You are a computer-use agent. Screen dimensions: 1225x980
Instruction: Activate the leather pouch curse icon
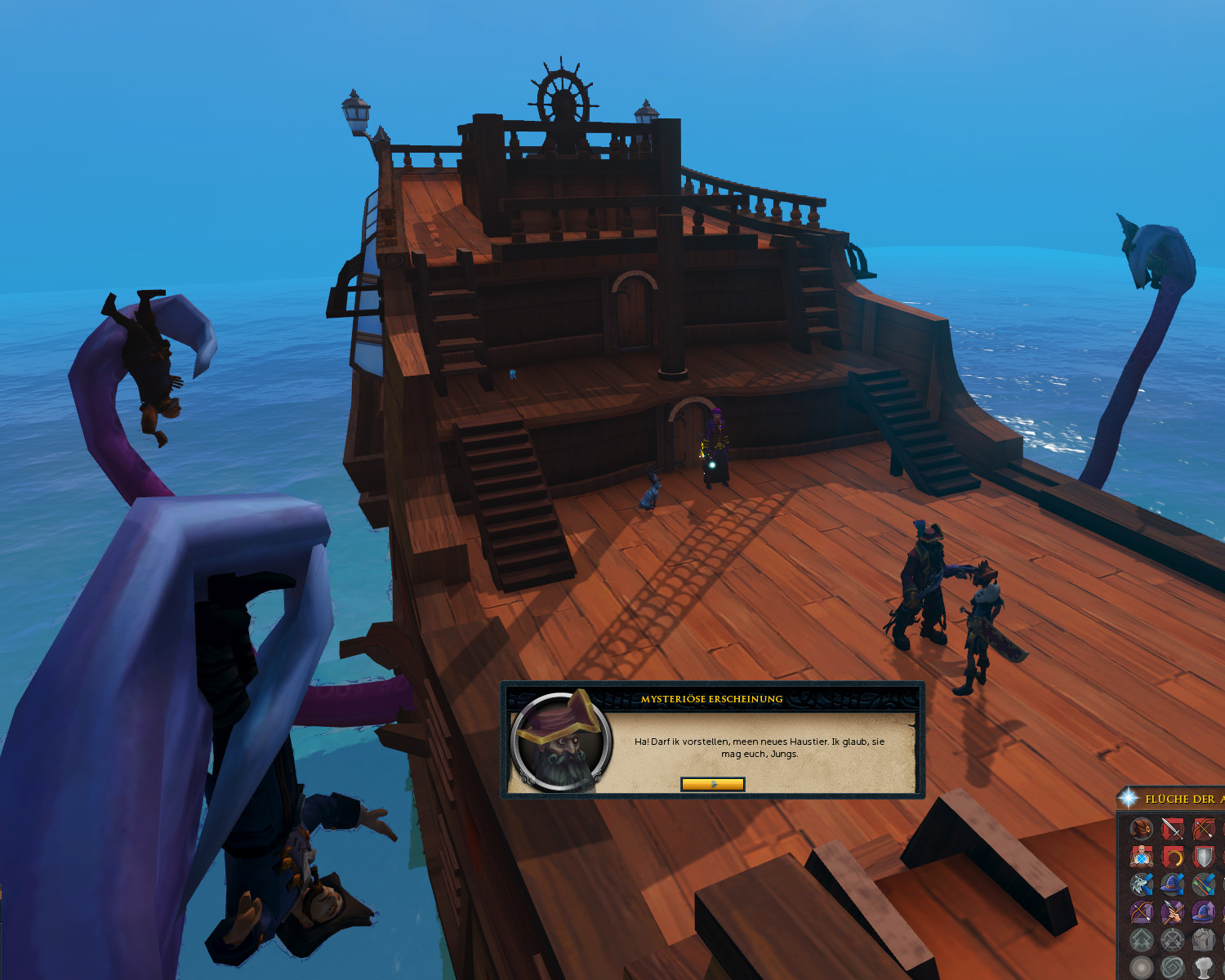pos(1142,830)
